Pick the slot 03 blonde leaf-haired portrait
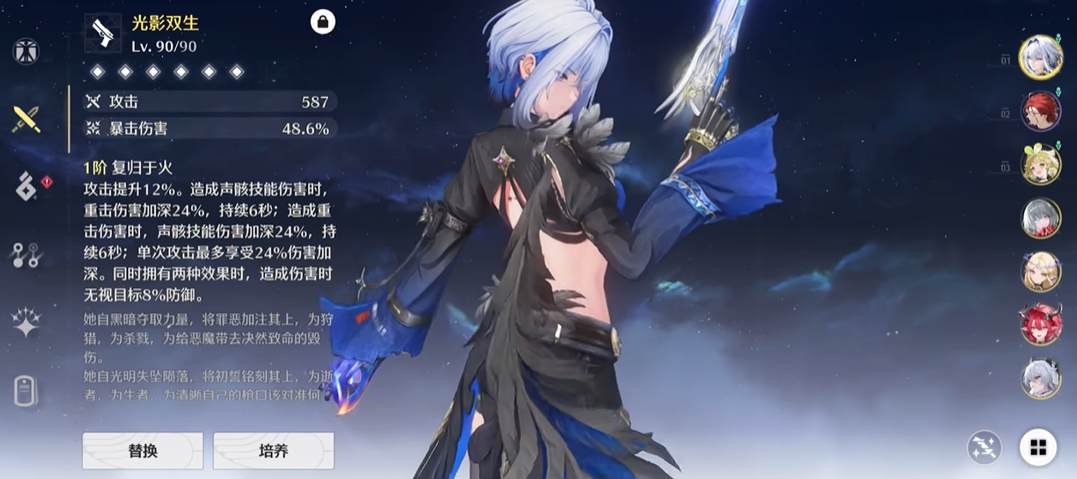 pos(1040,165)
